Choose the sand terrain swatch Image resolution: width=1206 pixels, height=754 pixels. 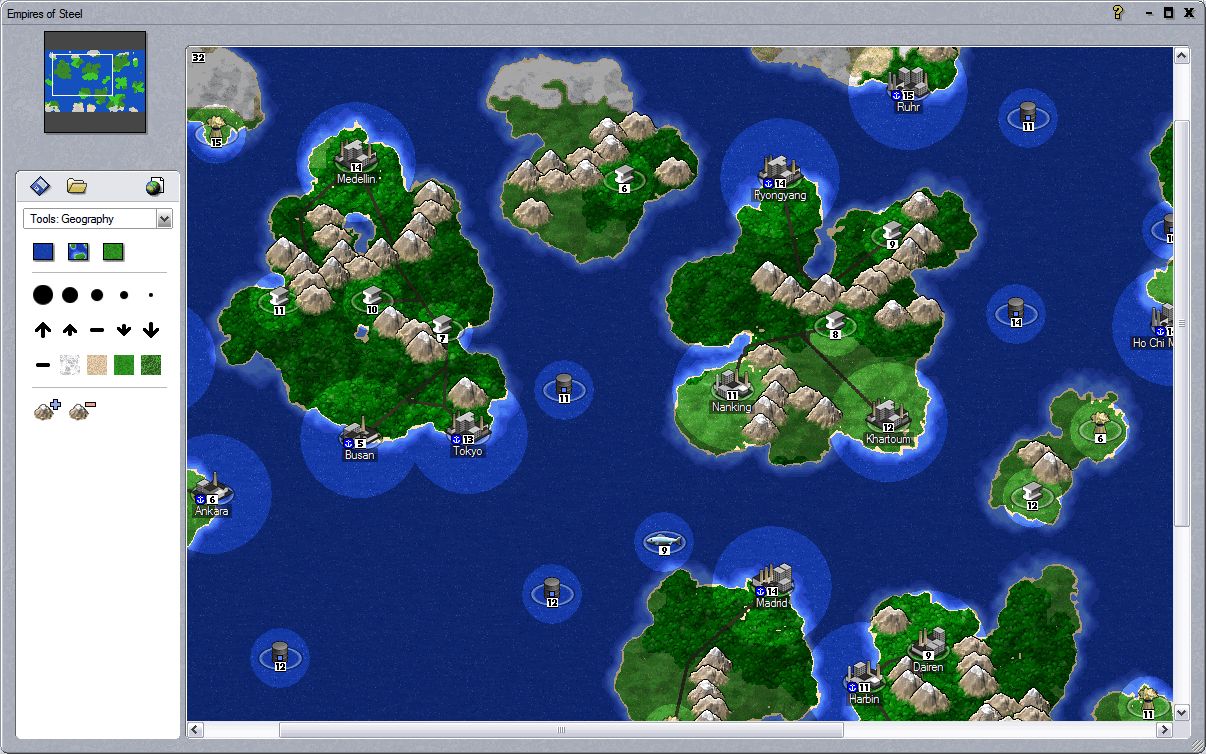97,365
